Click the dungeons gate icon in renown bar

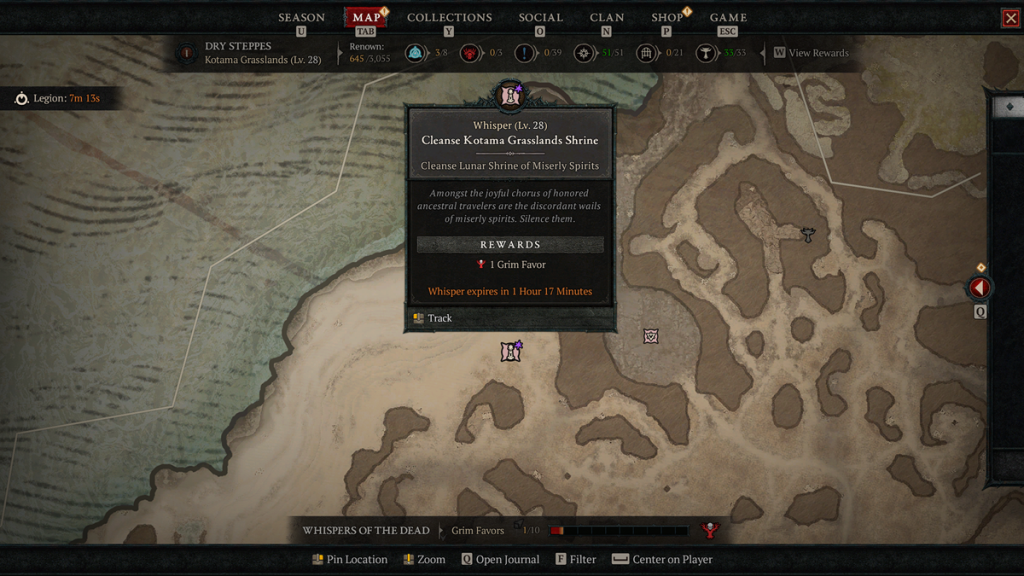(x=647, y=53)
